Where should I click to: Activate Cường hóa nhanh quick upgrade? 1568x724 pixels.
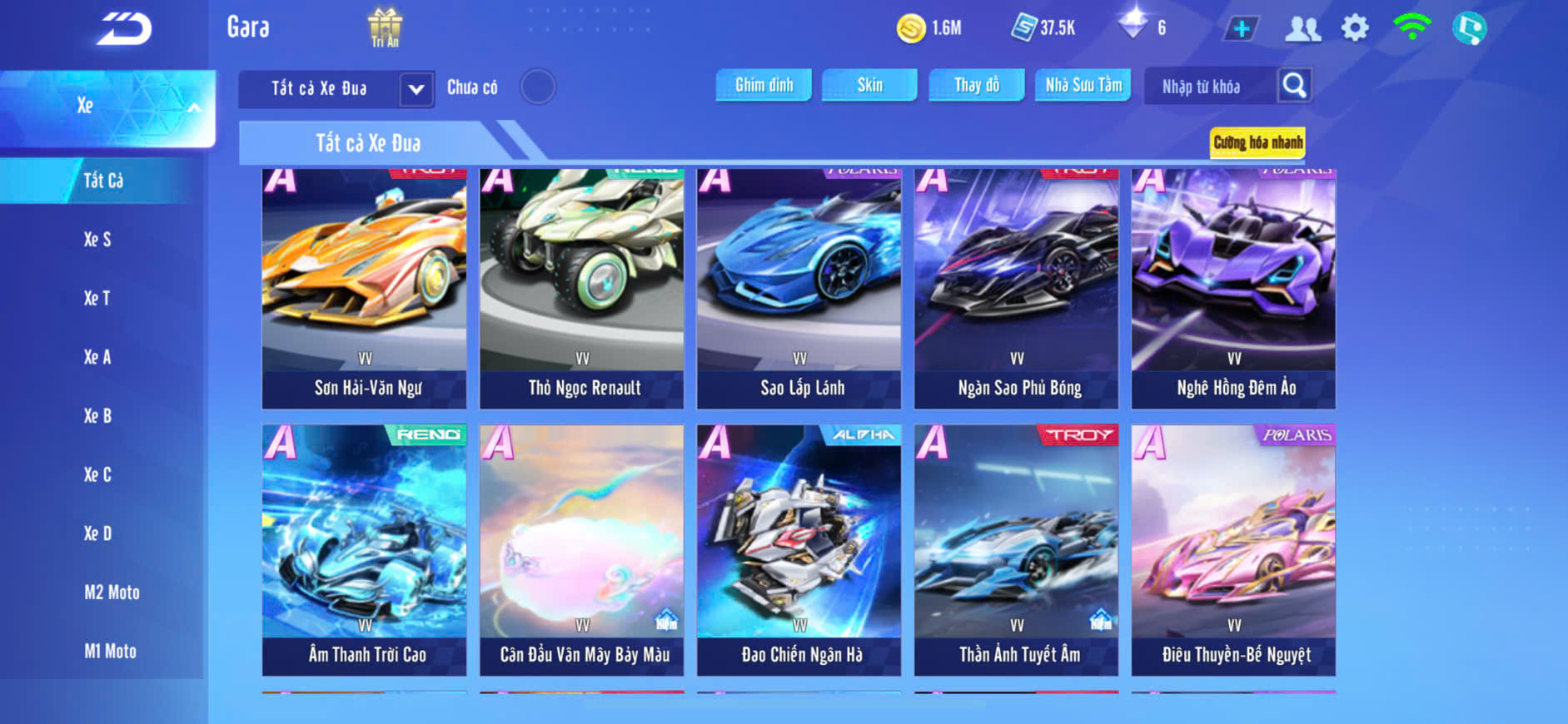(x=1257, y=142)
